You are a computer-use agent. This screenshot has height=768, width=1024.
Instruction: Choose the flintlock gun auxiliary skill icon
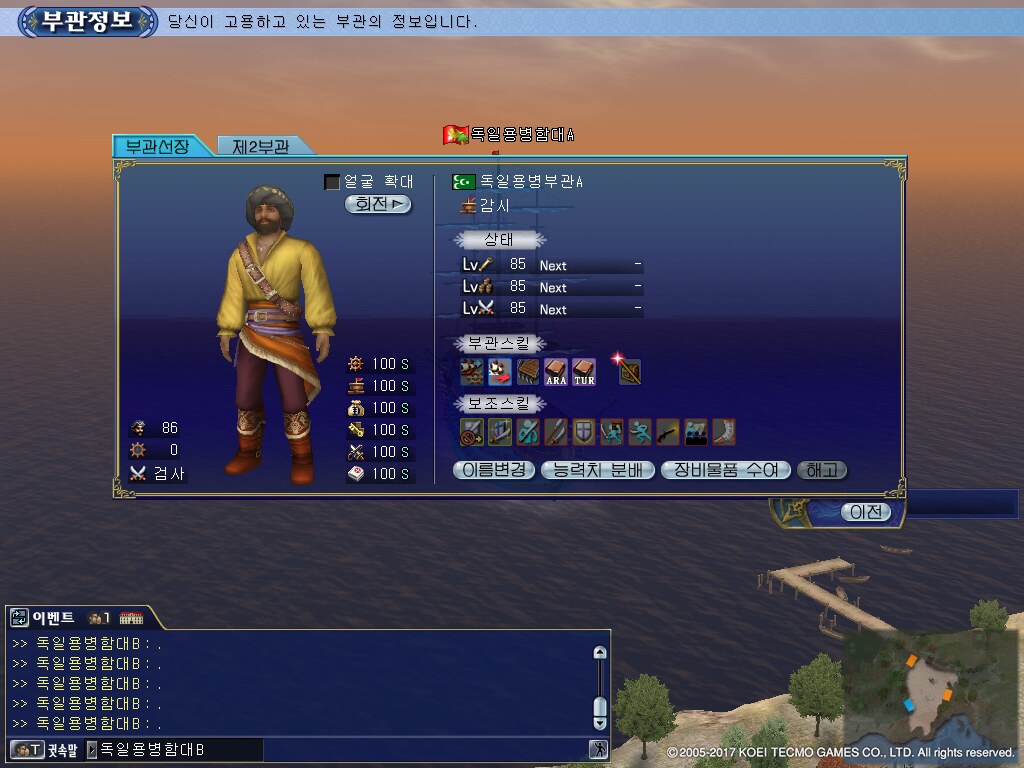click(668, 432)
